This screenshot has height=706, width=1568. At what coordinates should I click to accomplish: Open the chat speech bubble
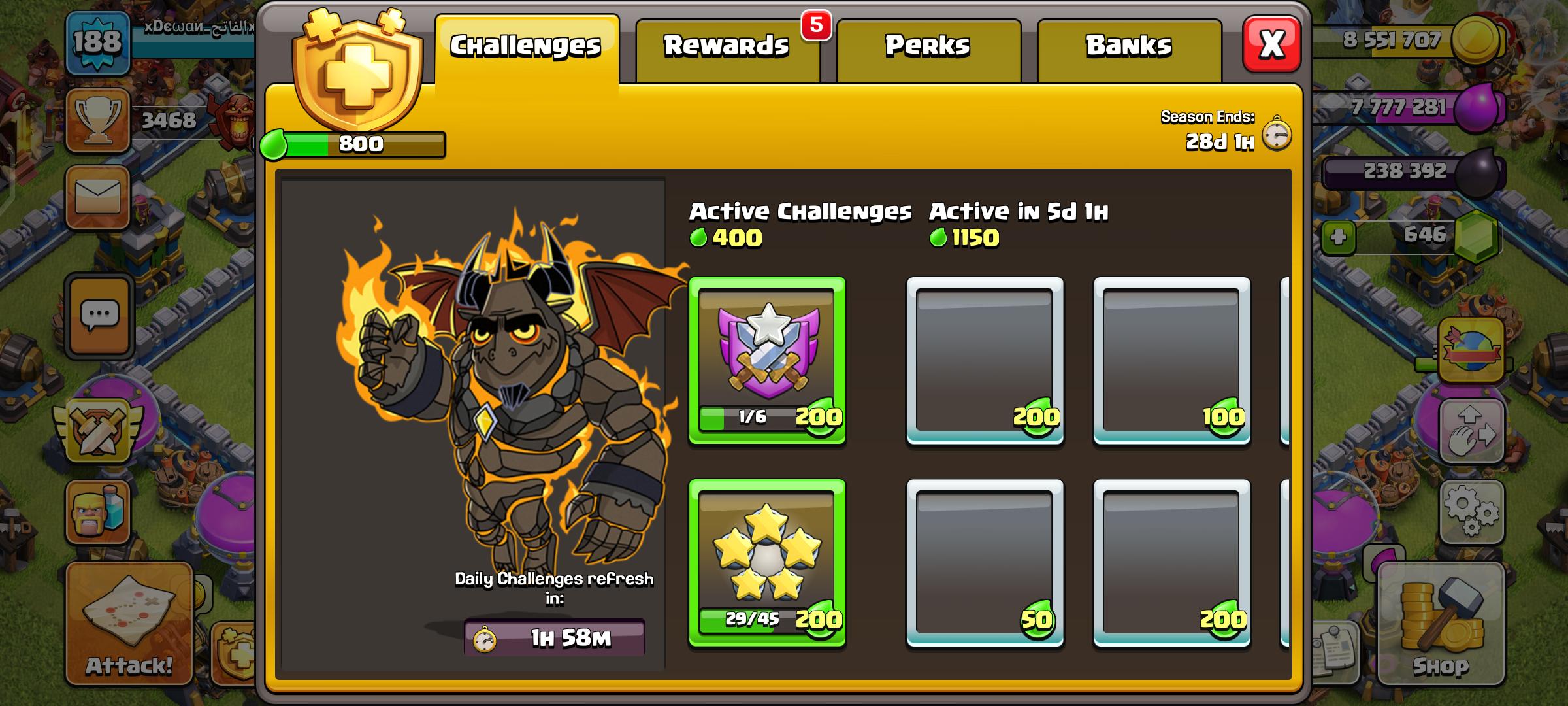pos(99,316)
